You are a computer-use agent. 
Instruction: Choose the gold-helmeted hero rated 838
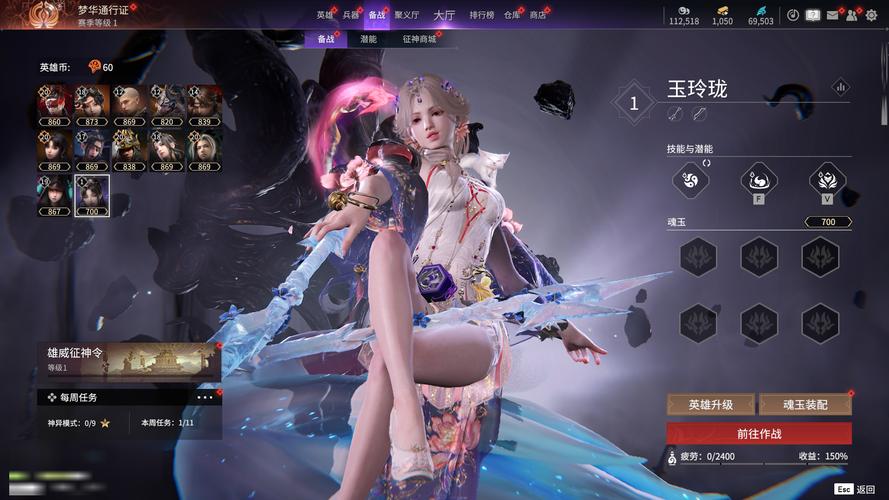coord(129,150)
